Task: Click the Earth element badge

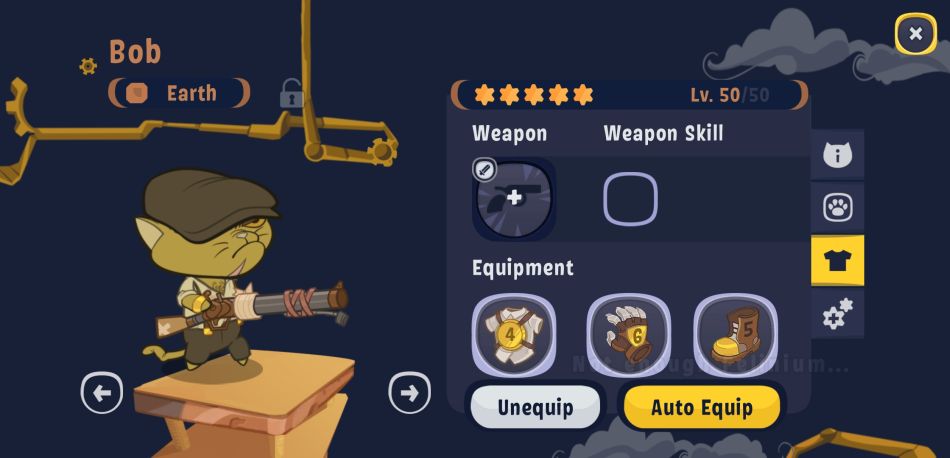Action: click(179, 93)
